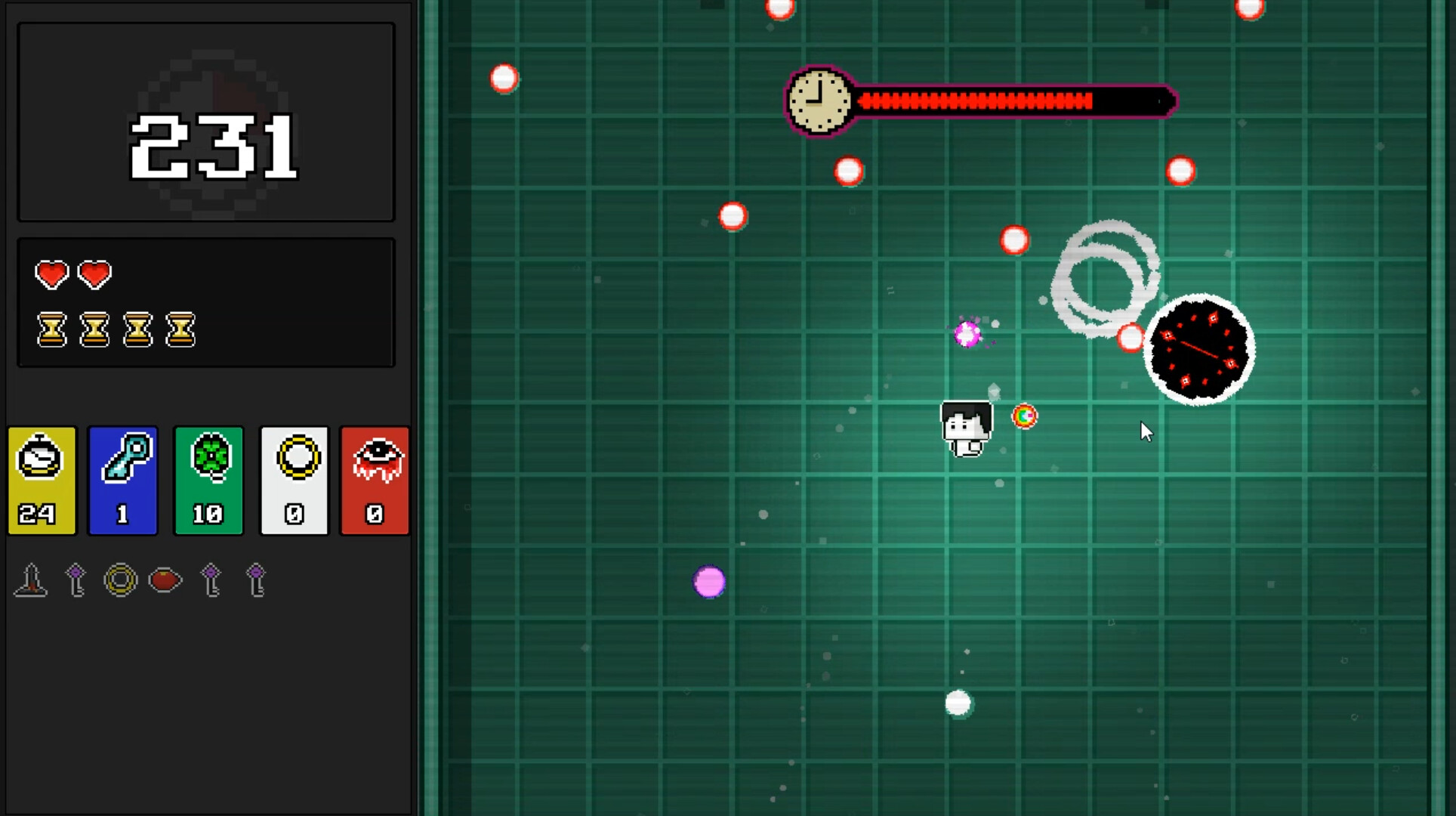Click the player character in the arena
The width and height of the screenshot is (1456, 816).
pos(967,428)
